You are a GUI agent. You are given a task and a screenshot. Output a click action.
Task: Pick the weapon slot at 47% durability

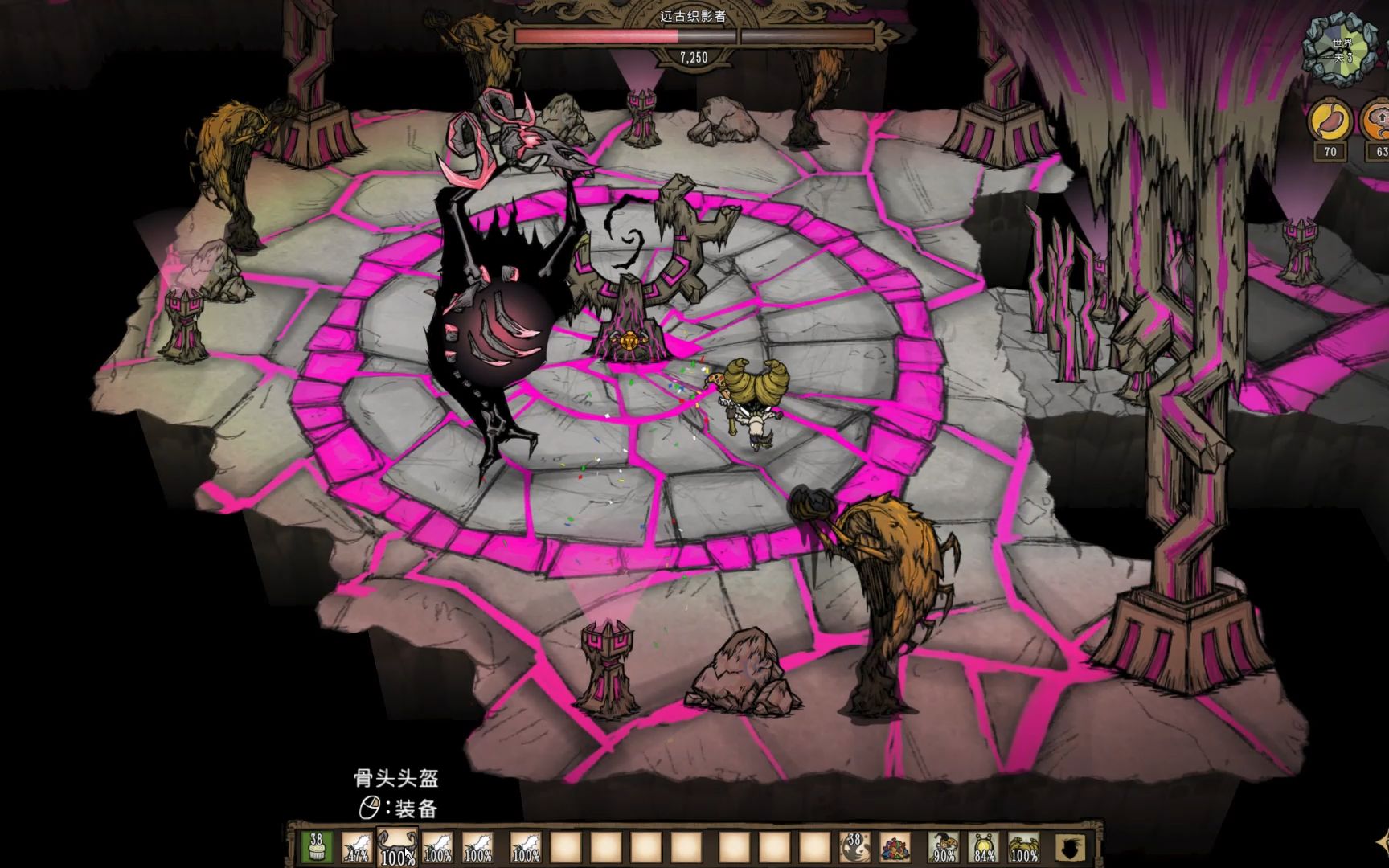(x=357, y=847)
